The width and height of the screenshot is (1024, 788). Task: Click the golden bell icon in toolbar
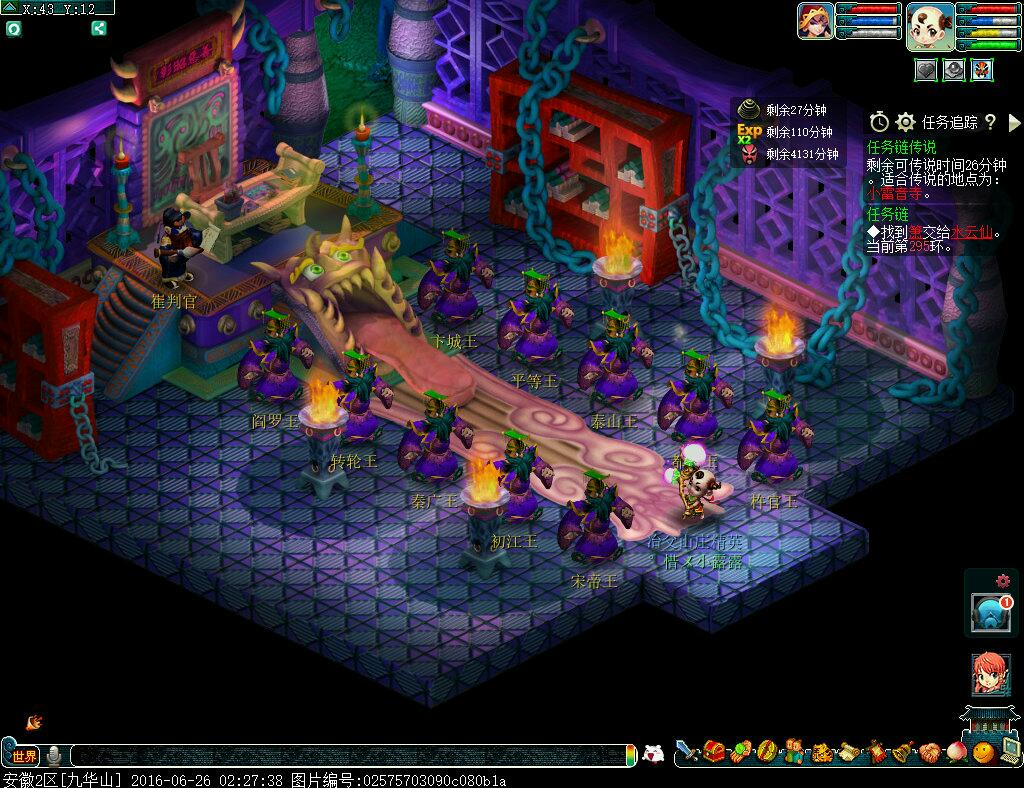pyautogui.click(x=903, y=752)
